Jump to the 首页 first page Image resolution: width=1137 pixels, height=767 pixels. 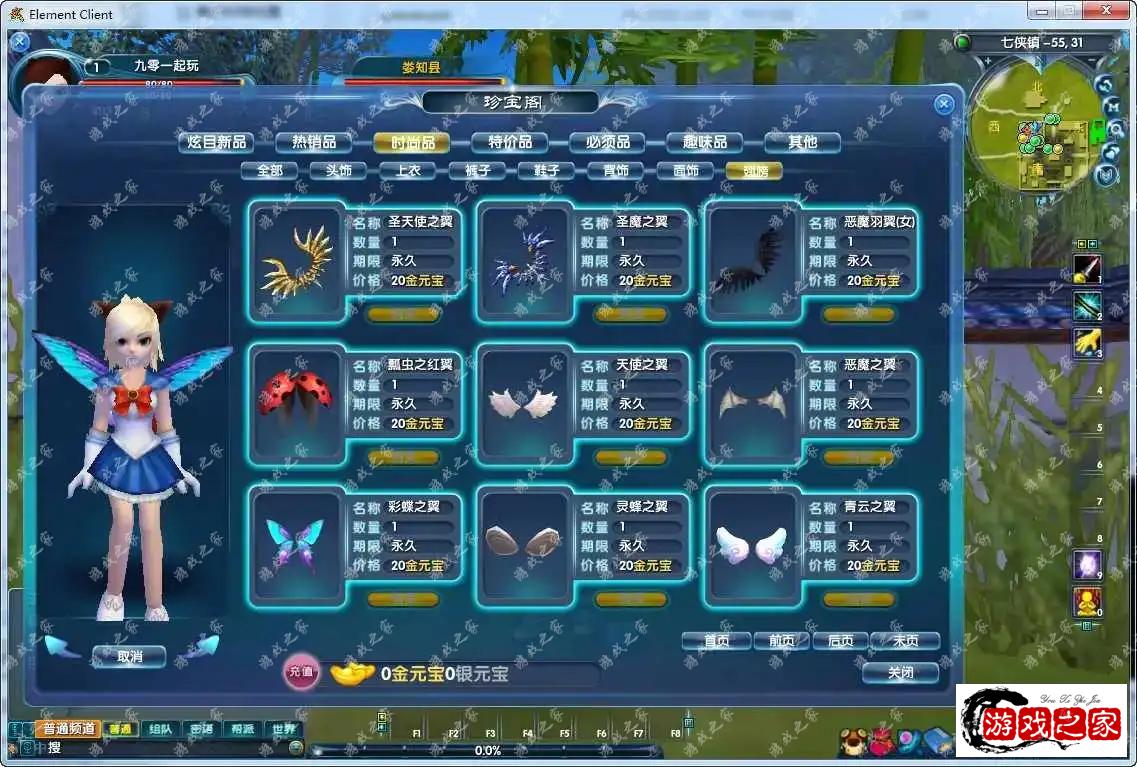pyautogui.click(x=716, y=641)
